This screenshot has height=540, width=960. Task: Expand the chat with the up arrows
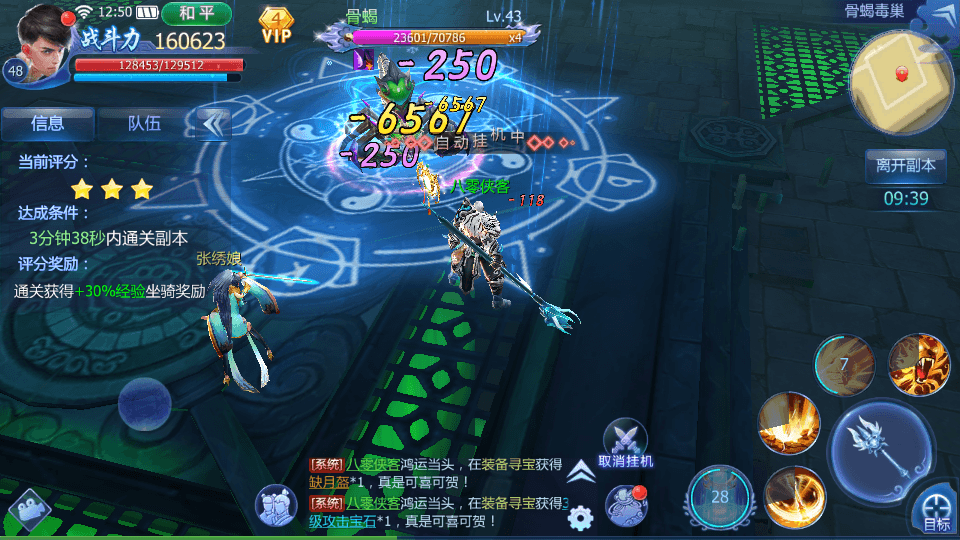[x=580, y=472]
